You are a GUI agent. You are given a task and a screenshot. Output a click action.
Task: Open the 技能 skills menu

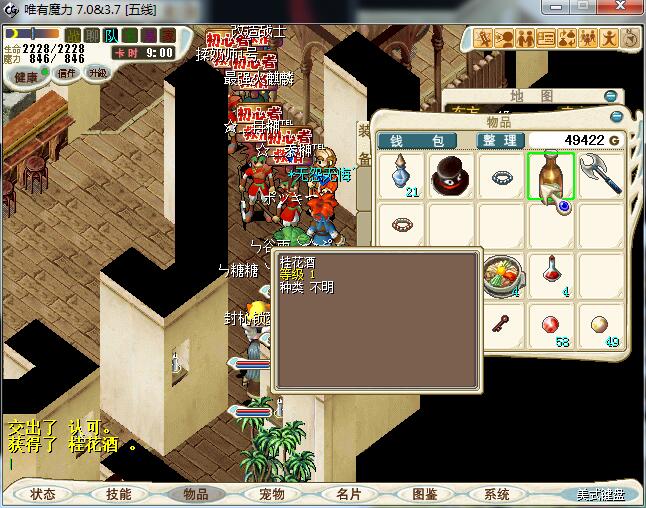coord(119,494)
